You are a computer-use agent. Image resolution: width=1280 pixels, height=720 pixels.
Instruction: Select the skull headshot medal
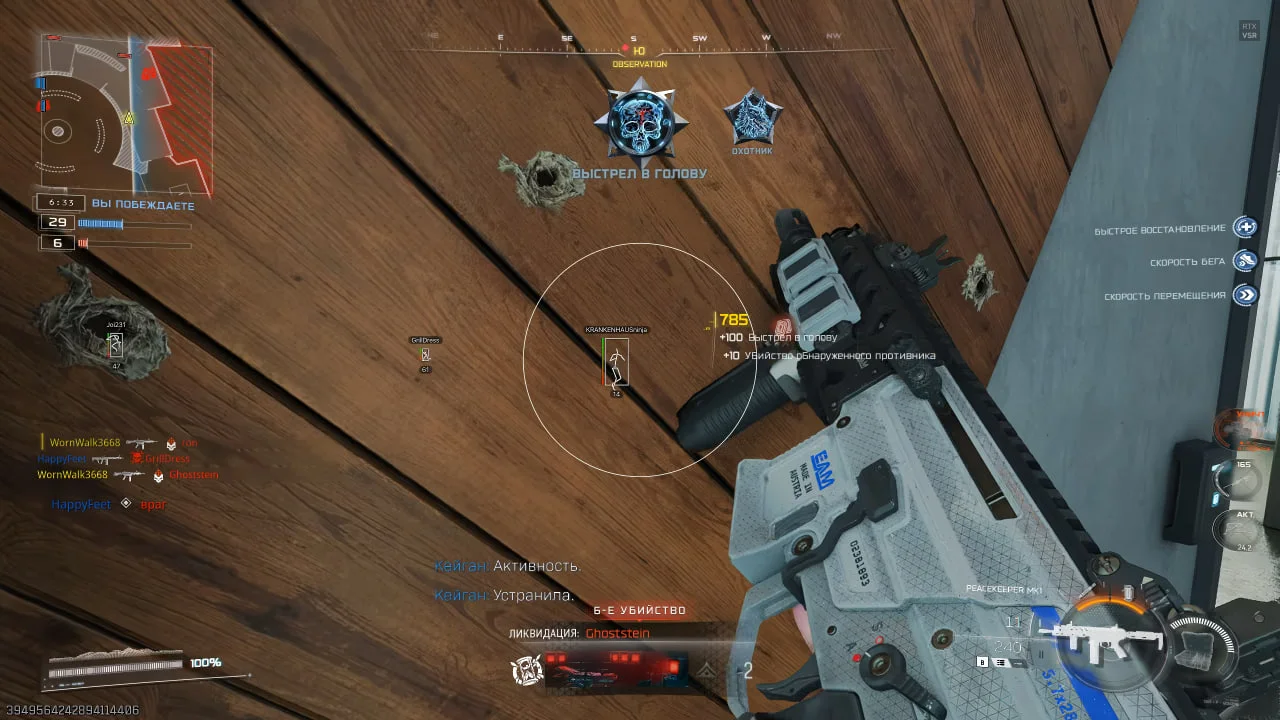(638, 124)
